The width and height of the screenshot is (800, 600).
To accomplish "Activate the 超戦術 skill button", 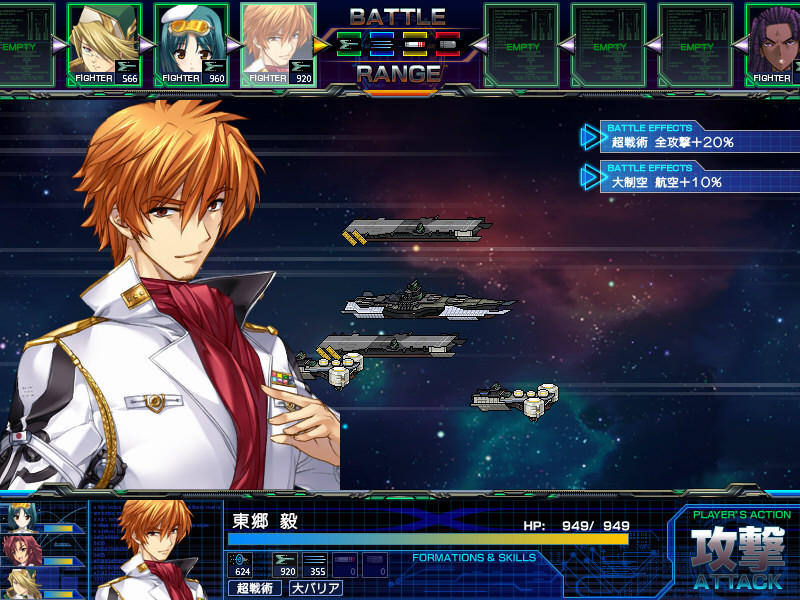I will pyautogui.click(x=255, y=588).
